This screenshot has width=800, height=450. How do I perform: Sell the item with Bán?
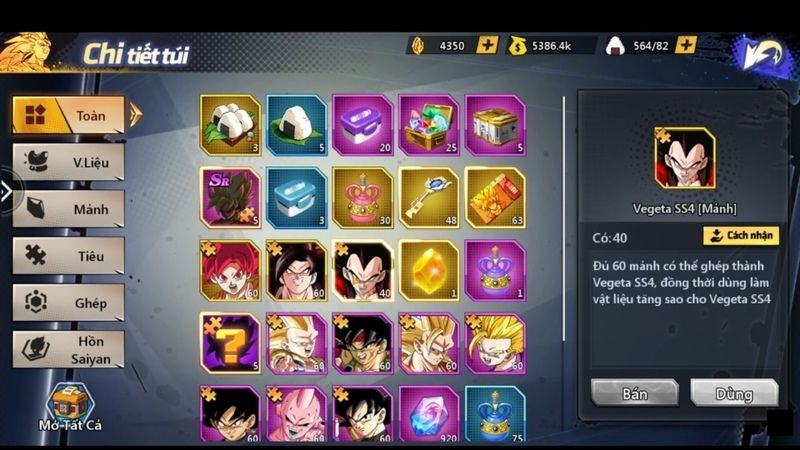[x=634, y=393]
